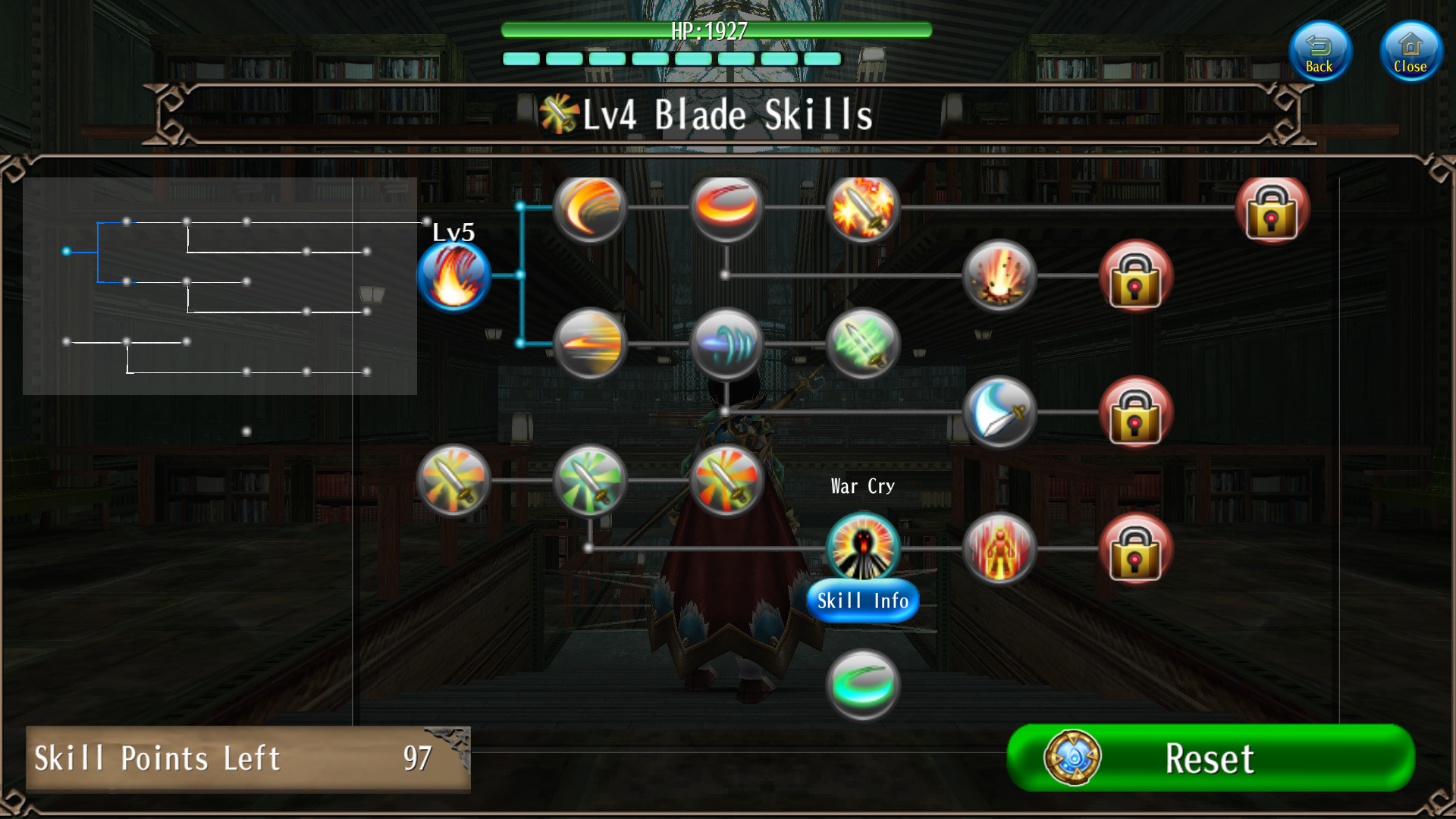Click the locked skill beside War Cry row
This screenshot has width=1456, height=819.
click(x=1136, y=548)
